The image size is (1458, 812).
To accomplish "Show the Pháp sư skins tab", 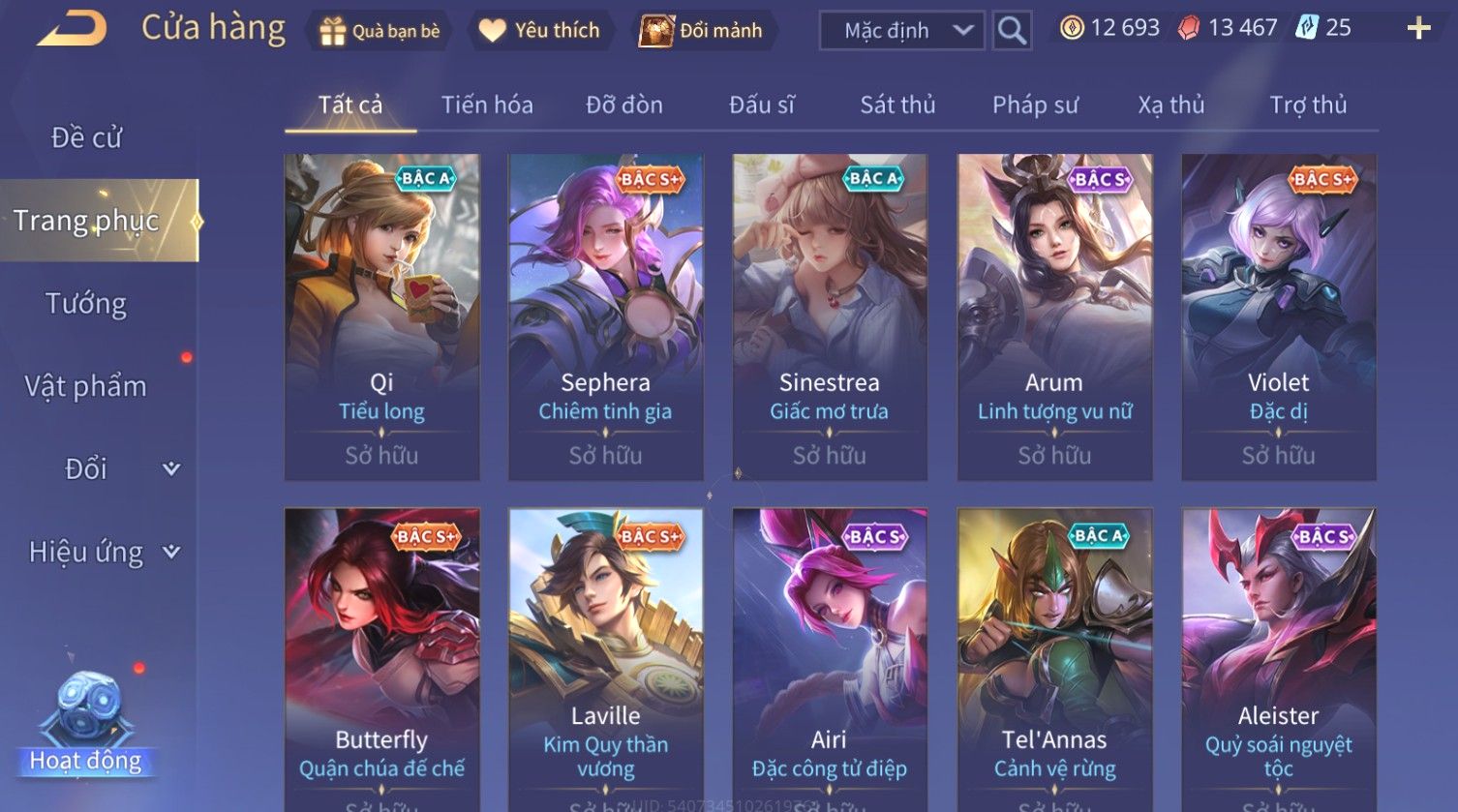I will click(1035, 105).
